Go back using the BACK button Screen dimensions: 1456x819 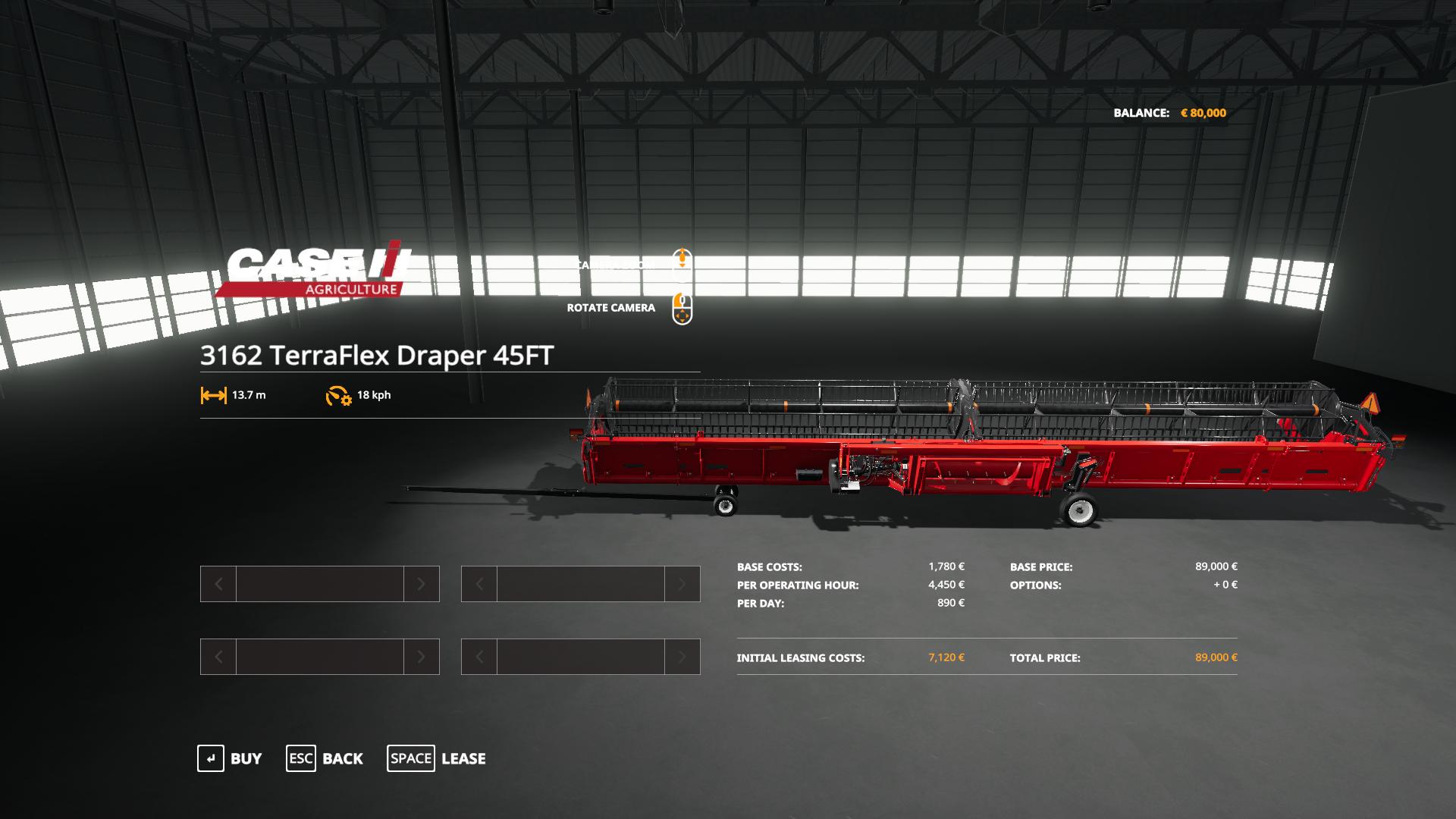[325, 758]
